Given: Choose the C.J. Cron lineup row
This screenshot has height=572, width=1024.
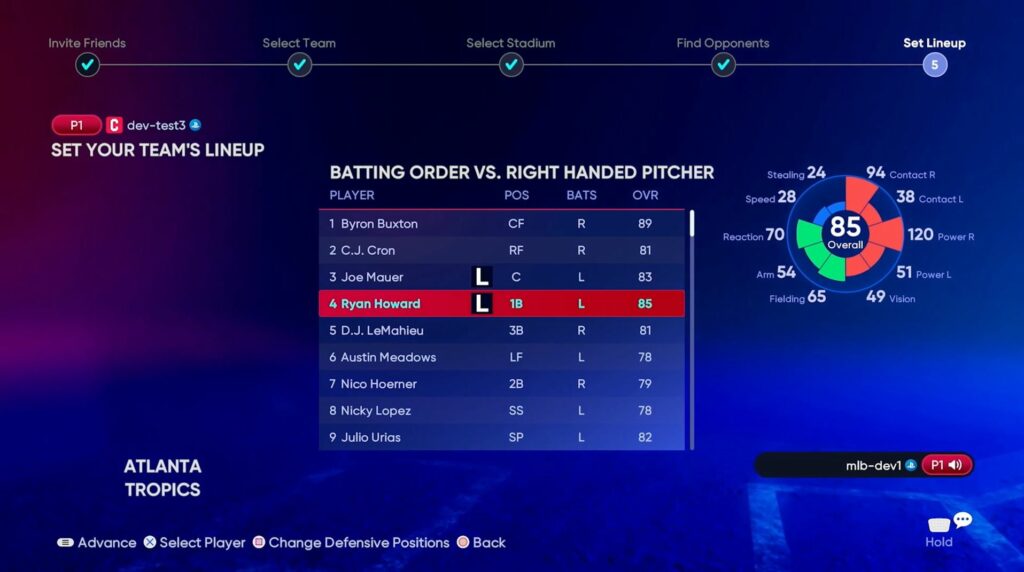Looking at the screenshot, I should pyautogui.click(x=501, y=250).
